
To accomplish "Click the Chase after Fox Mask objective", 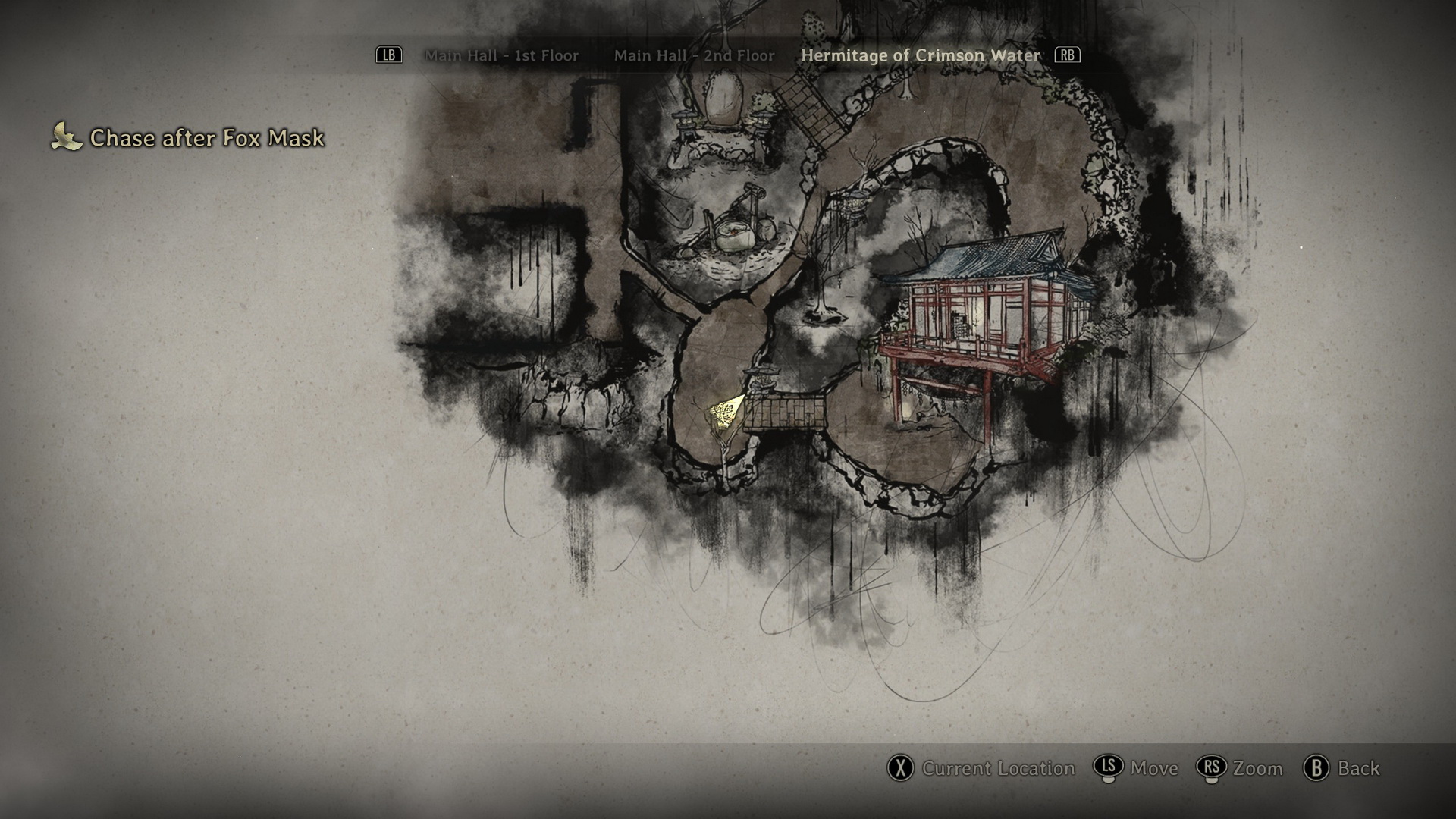I will tap(206, 137).
